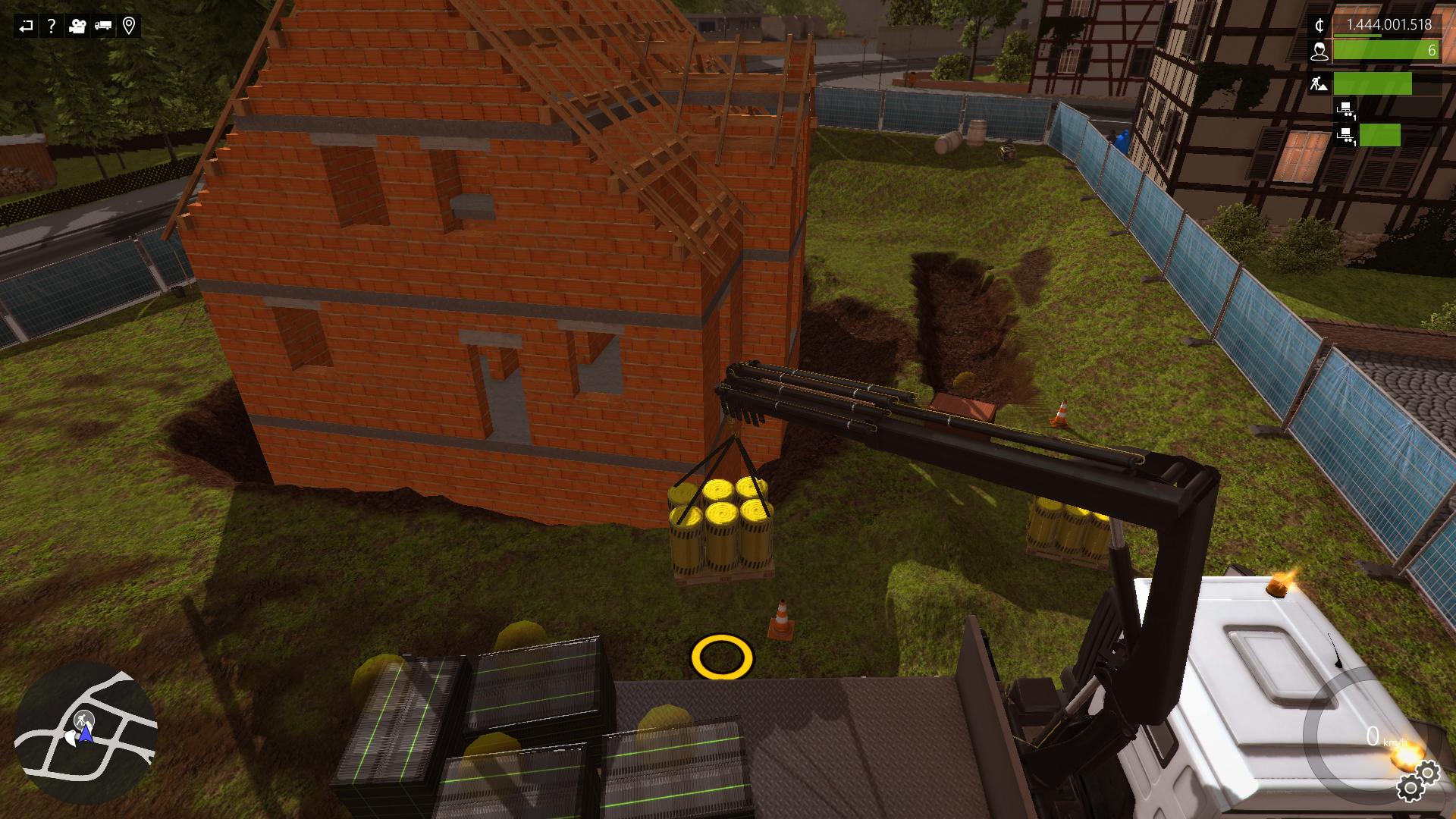
Task: Show the map with the location pin icon
Action: coord(129,27)
